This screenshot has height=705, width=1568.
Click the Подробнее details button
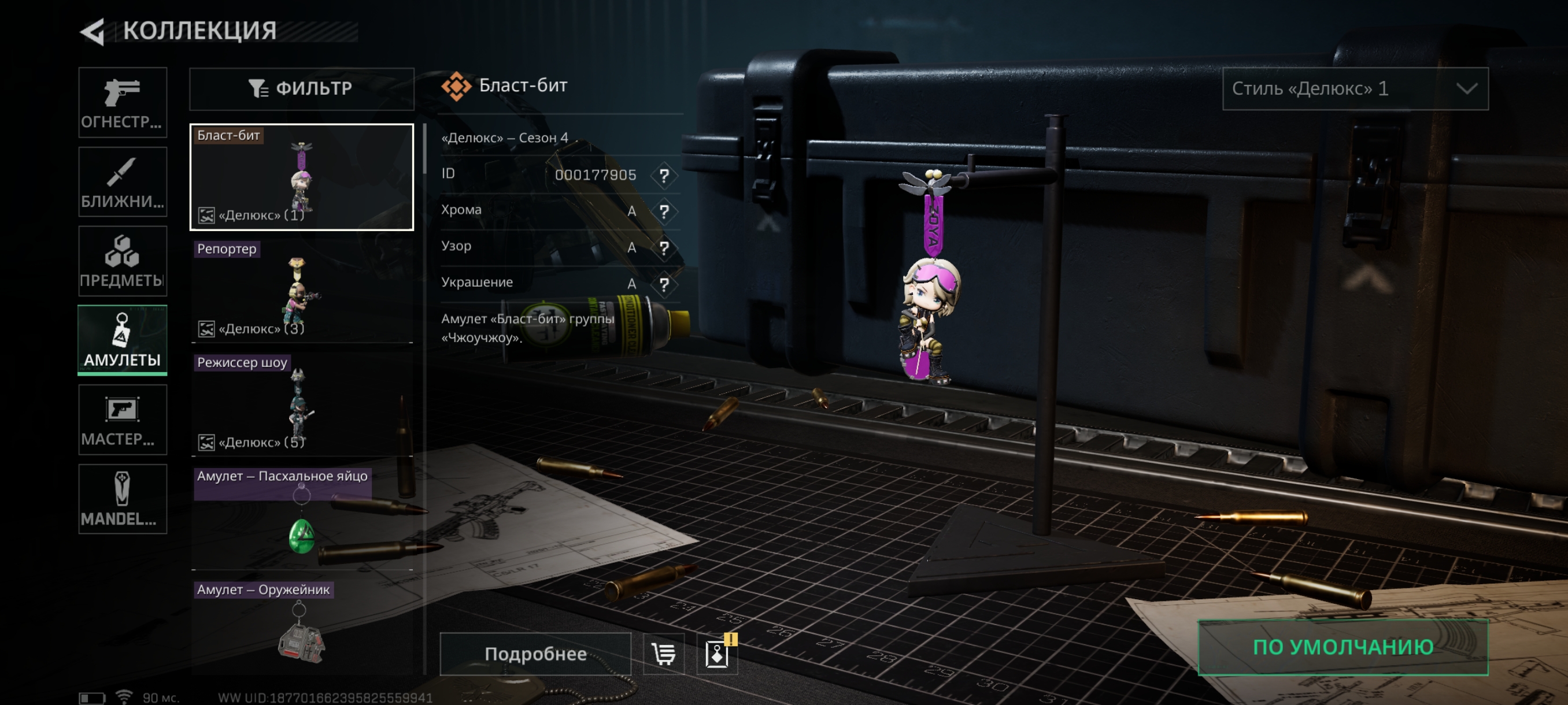click(535, 654)
